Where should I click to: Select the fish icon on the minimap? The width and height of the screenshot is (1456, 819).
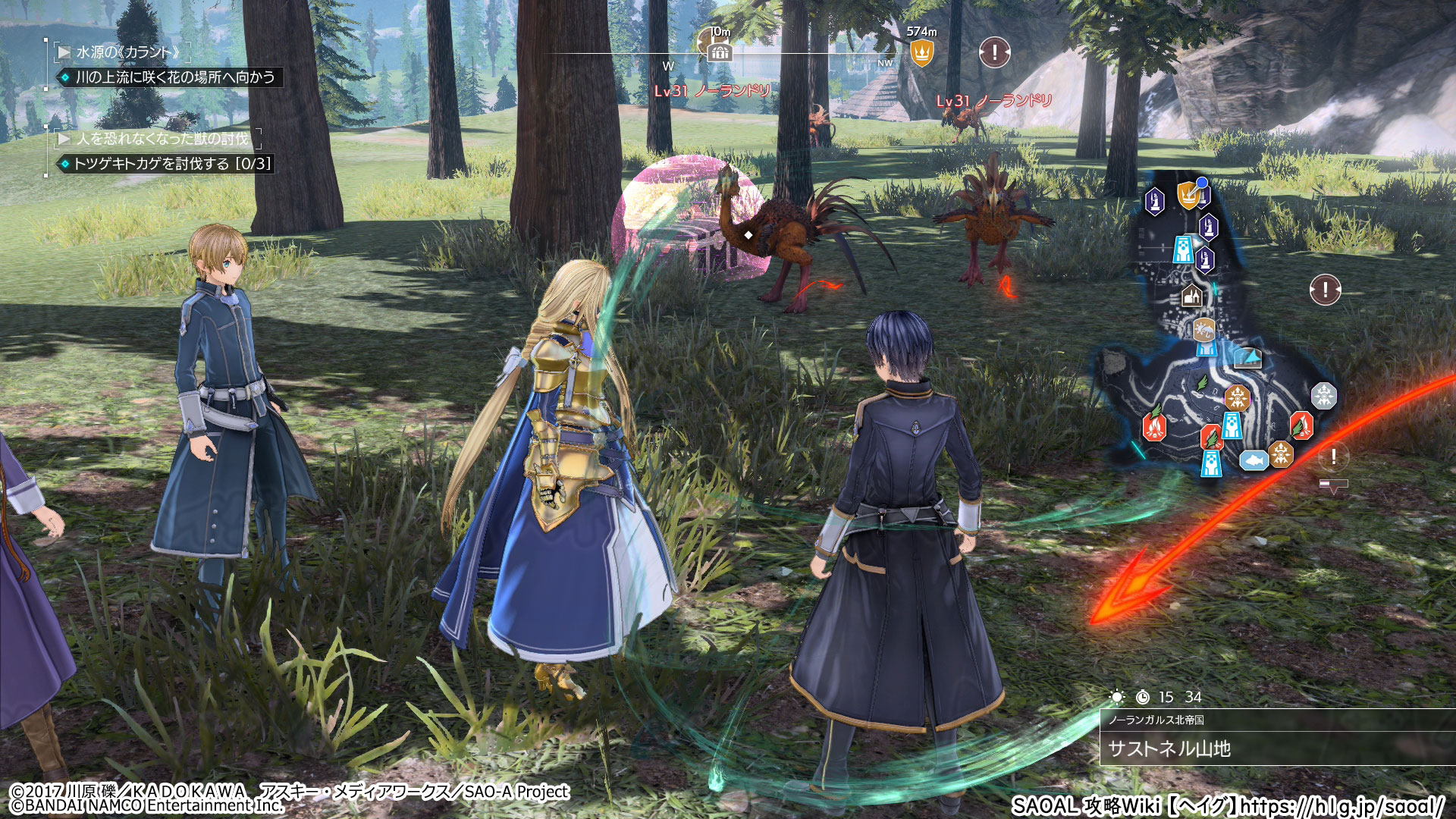tap(1254, 460)
